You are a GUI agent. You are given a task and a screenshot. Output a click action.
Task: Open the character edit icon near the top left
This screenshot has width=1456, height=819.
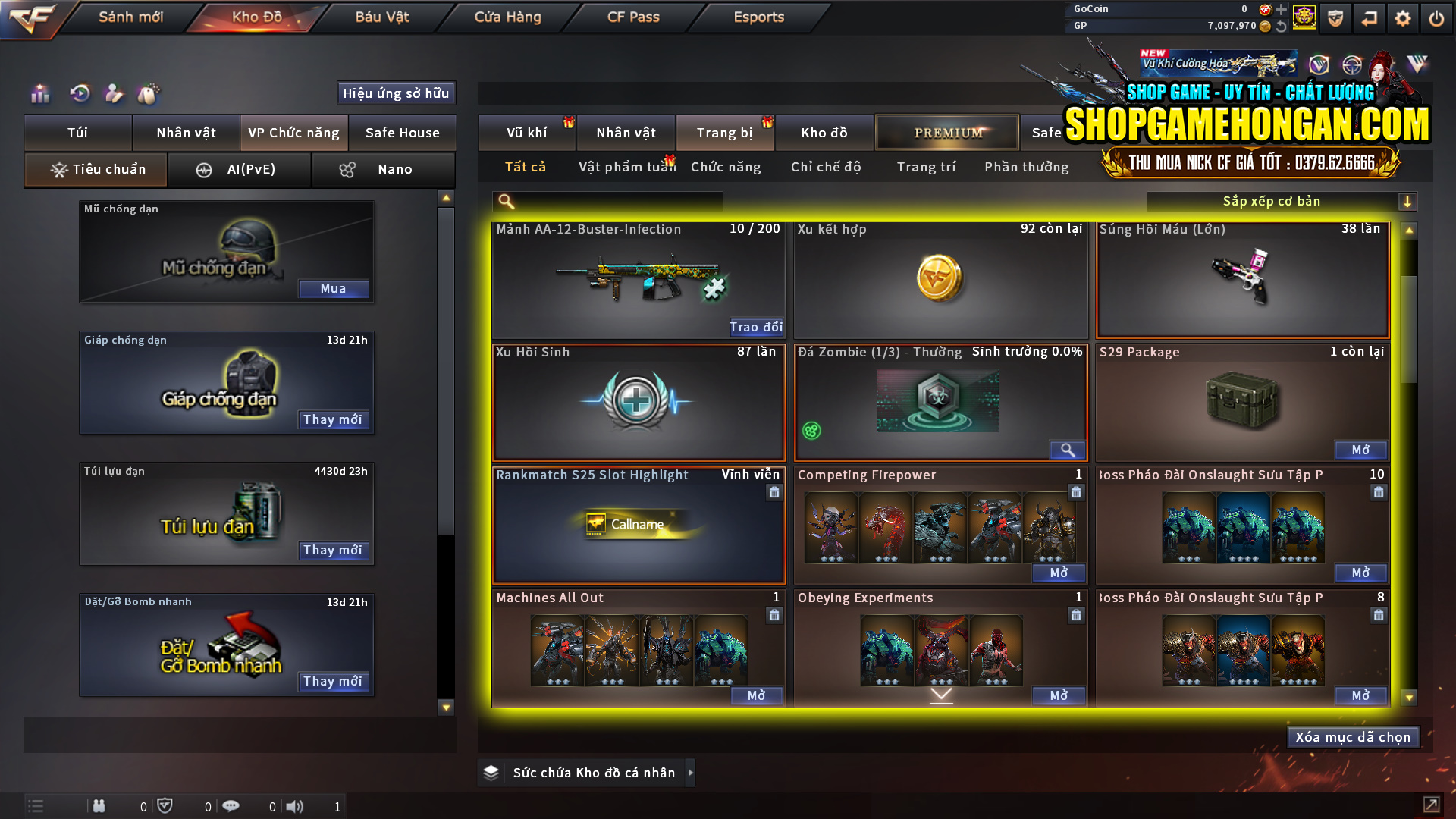(x=113, y=93)
